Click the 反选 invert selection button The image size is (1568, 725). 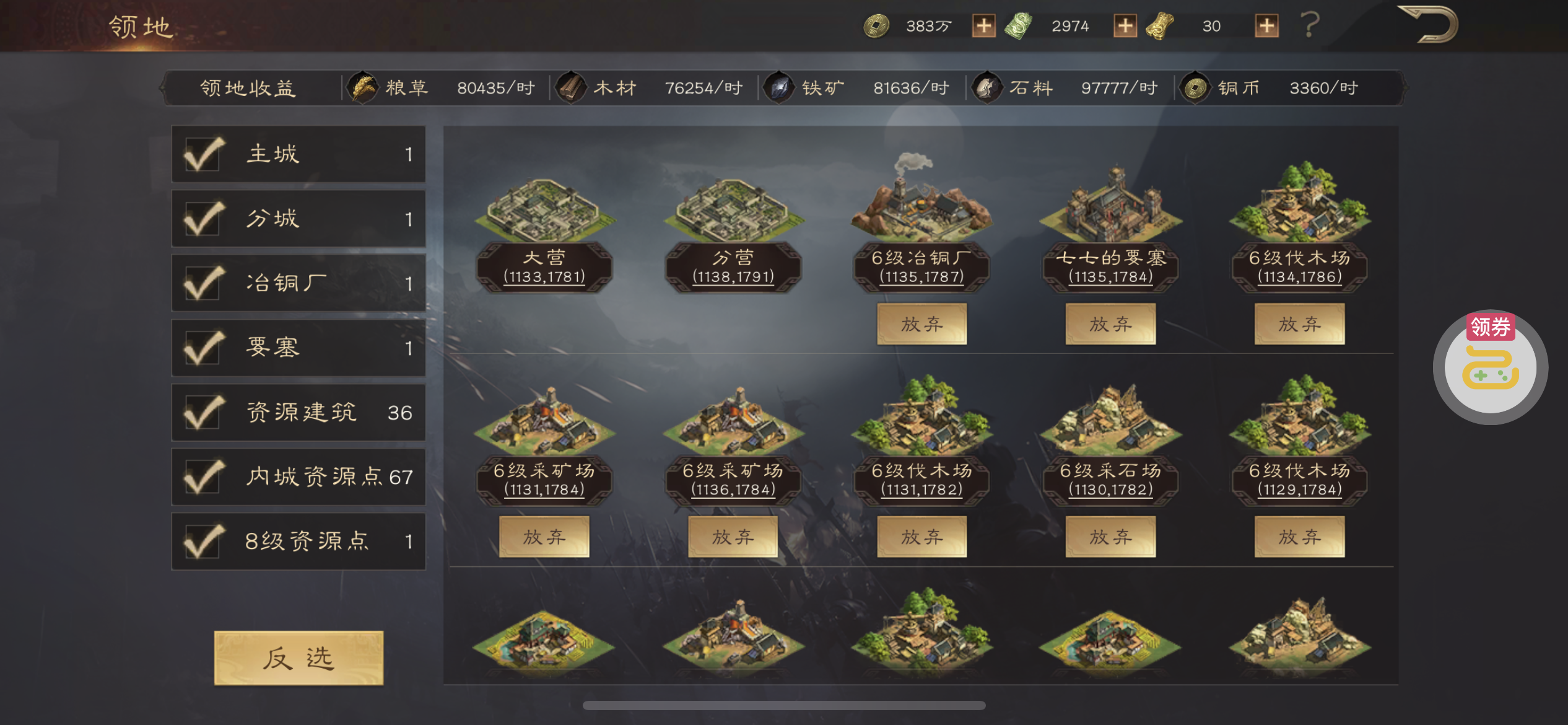coord(298,658)
